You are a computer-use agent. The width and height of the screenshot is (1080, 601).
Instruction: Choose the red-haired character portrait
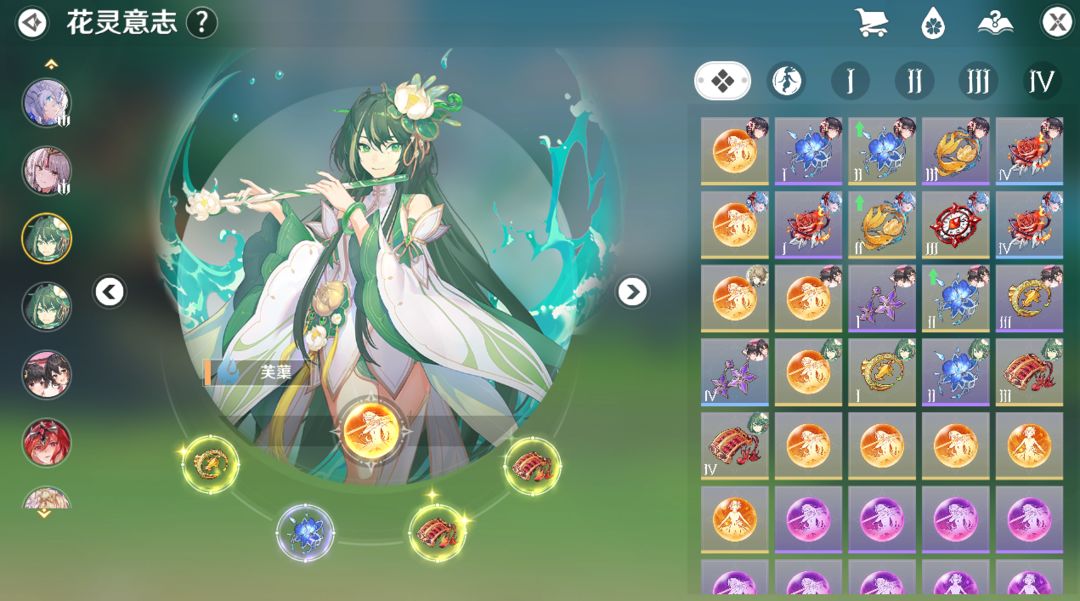click(x=47, y=442)
